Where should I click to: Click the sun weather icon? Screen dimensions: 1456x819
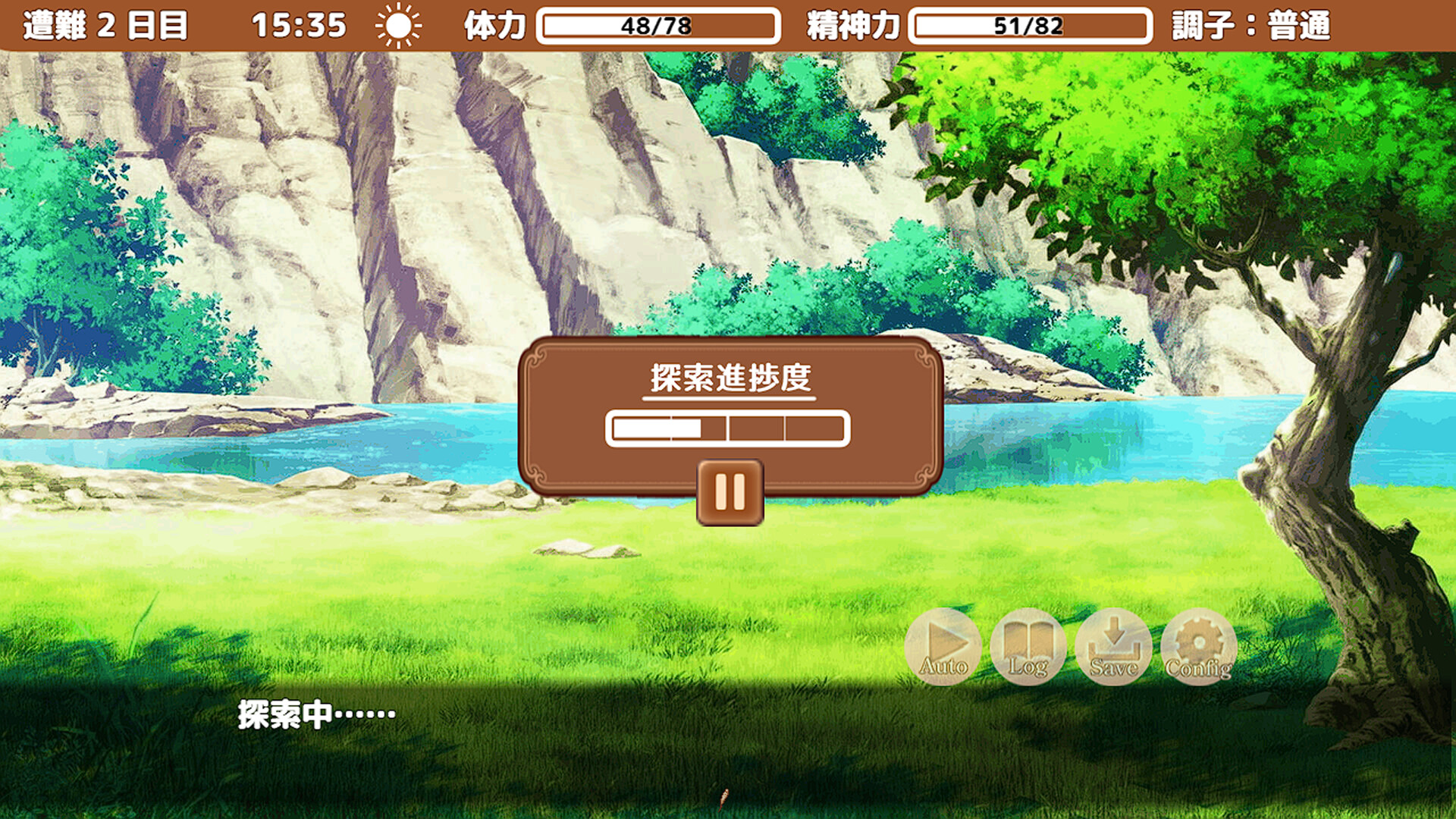coord(400,25)
